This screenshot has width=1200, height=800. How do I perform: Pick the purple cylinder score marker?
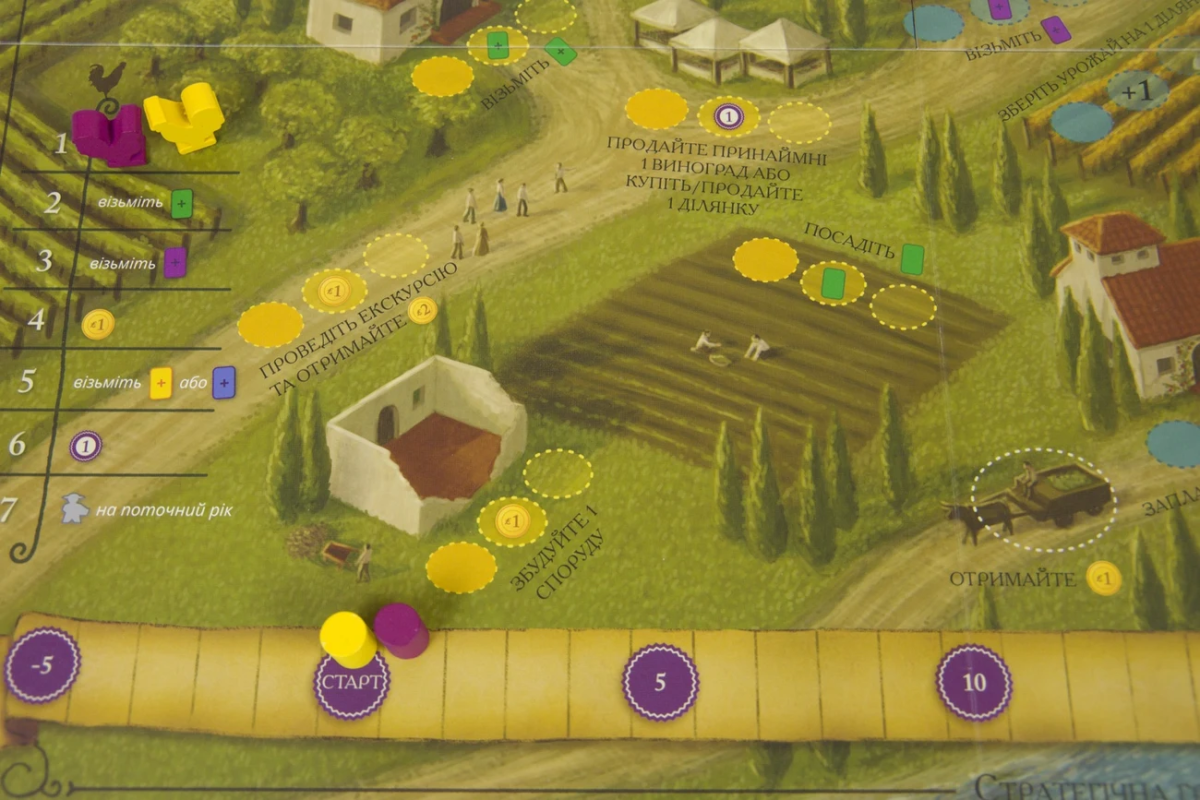pyautogui.click(x=401, y=630)
